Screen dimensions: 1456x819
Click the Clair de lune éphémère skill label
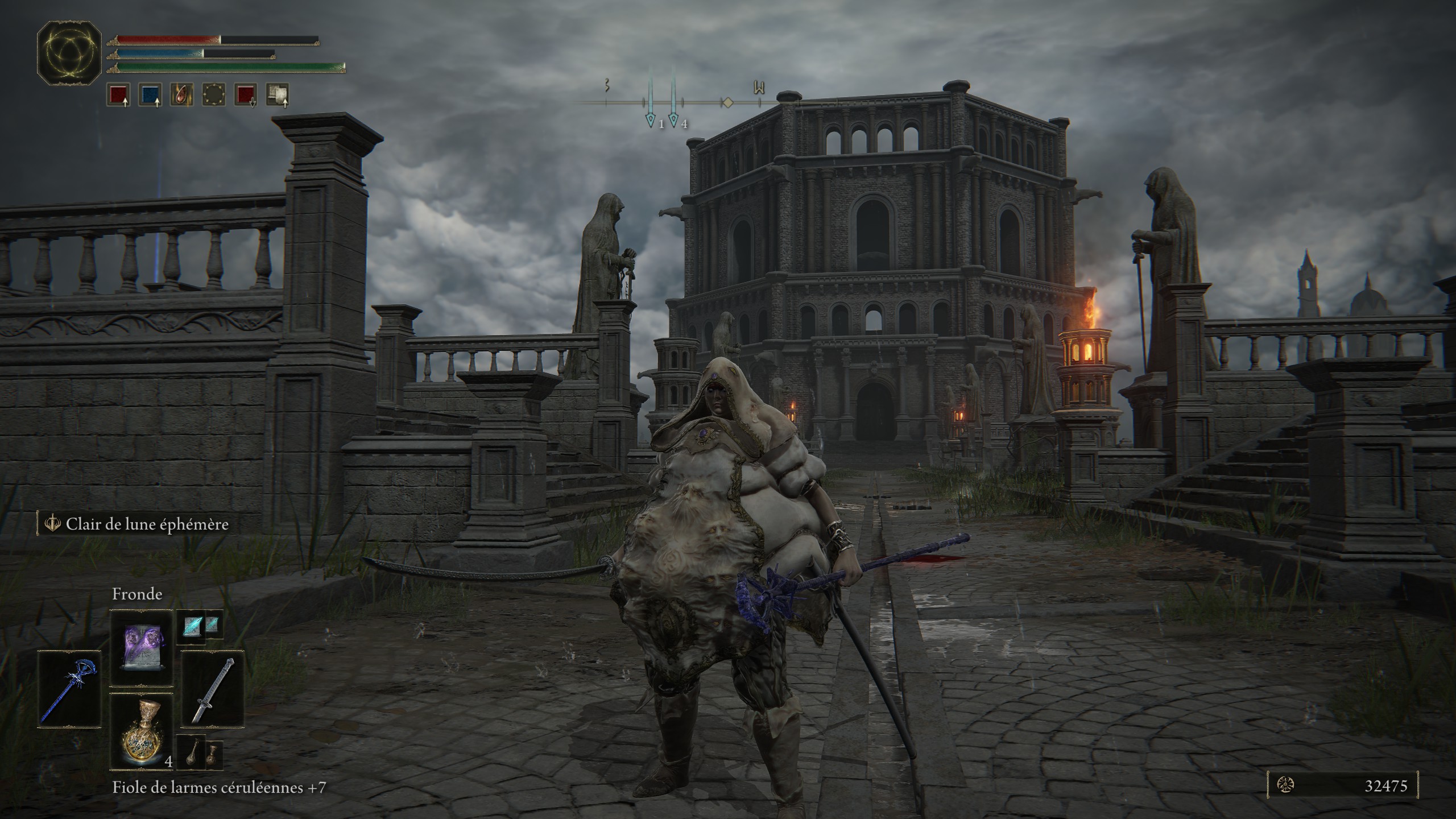pyautogui.click(x=147, y=524)
